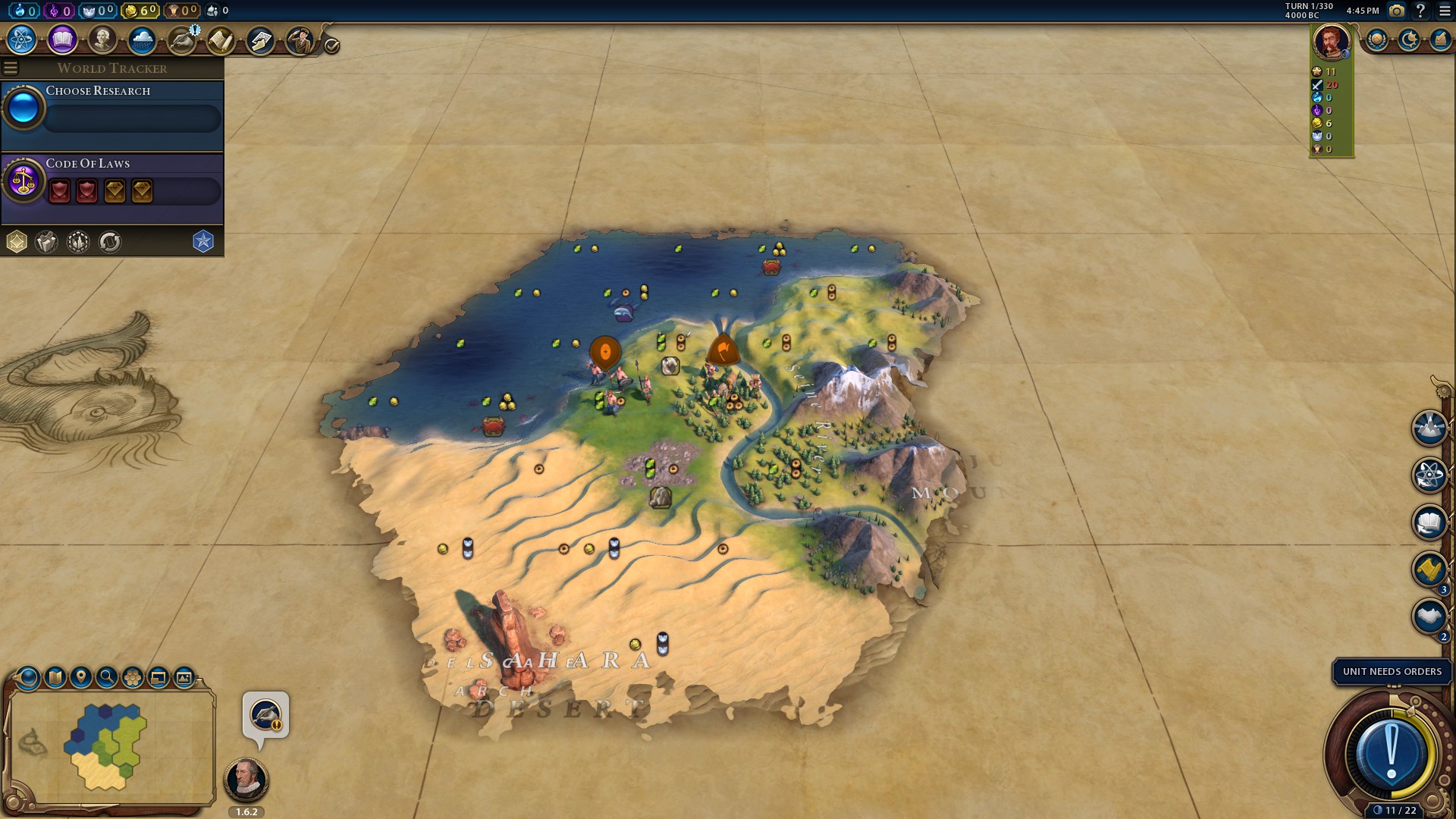This screenshot has height=819, width=1456.
Task: Take a screenshot with the camera button
Action: tap(1396, 11)
